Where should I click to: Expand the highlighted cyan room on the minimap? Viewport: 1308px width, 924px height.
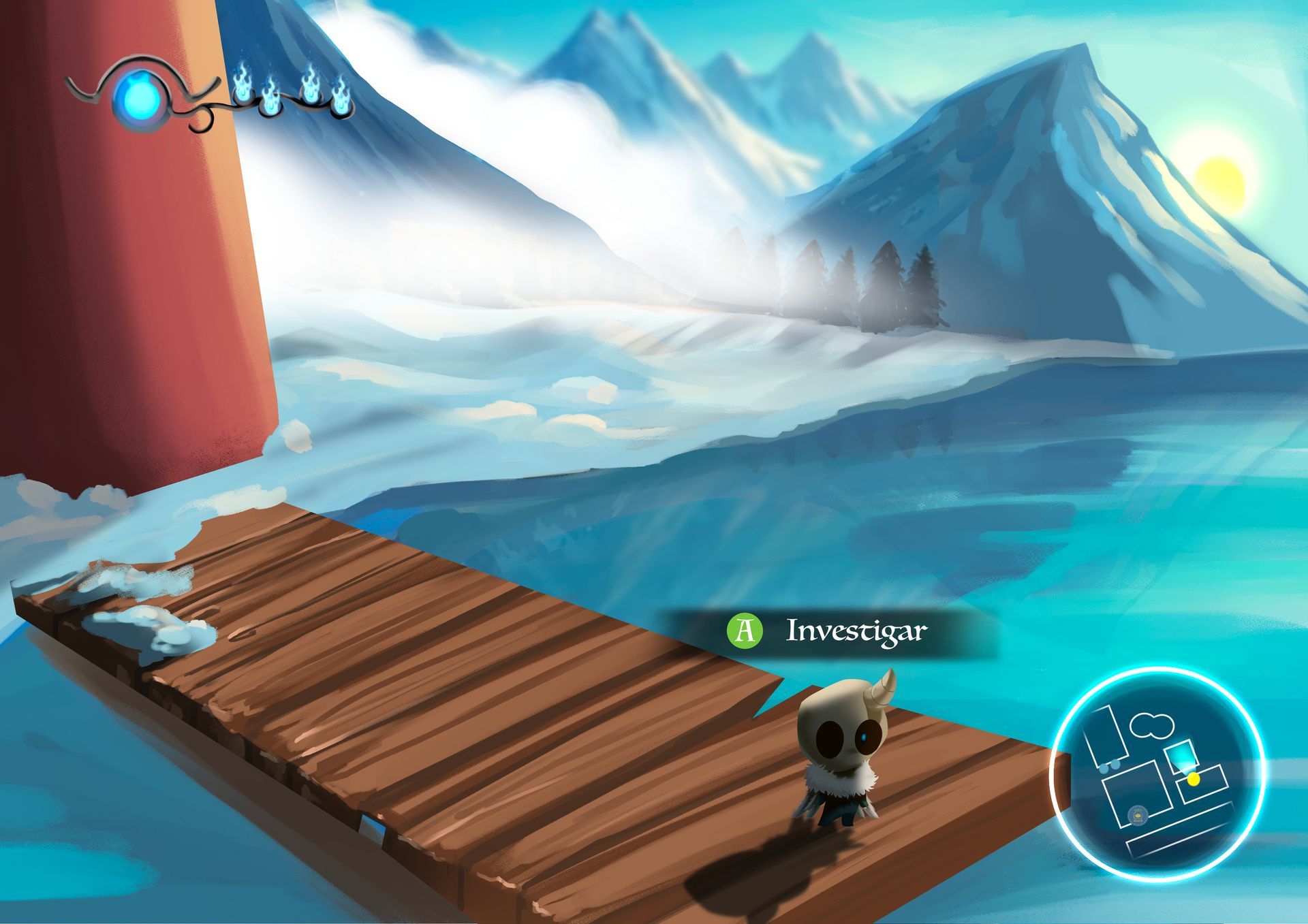1181,756
